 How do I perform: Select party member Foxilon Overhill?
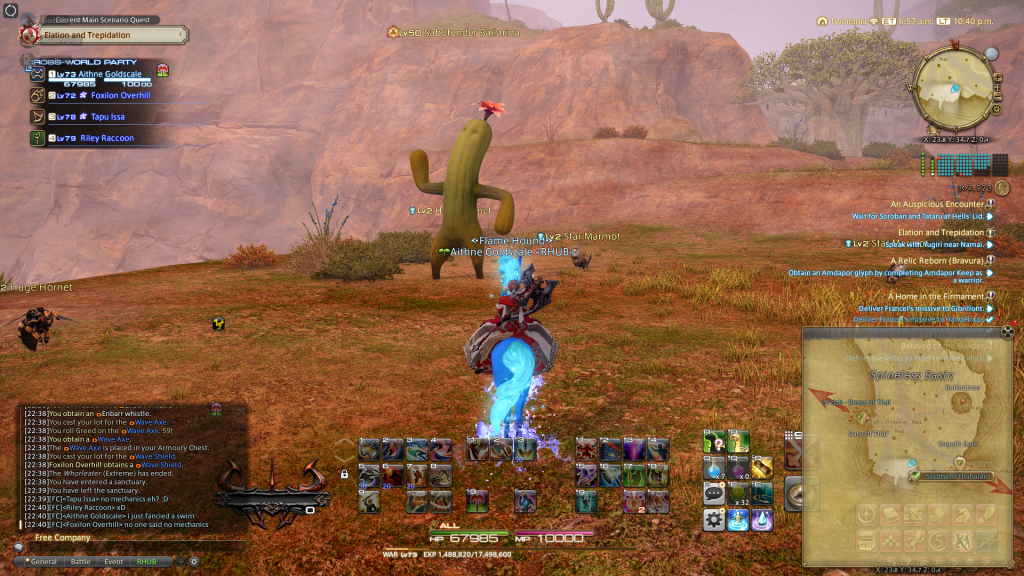pyautogui.click(x=115, y=96)
